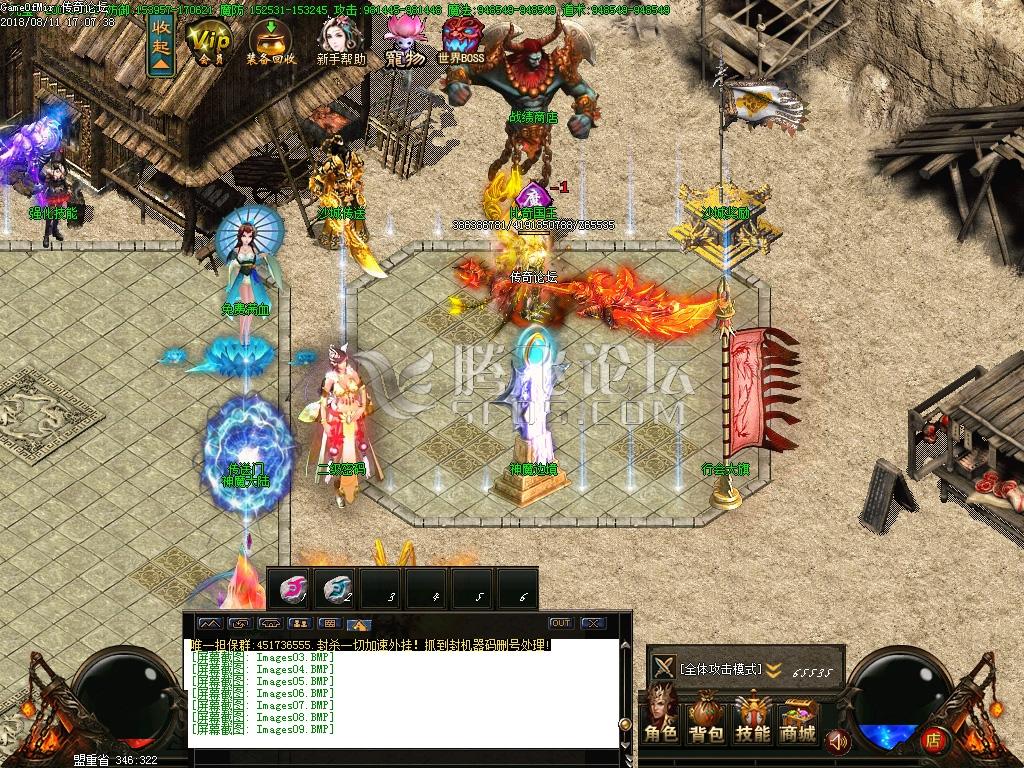Close the chat panel with the X button
This screenshot has width=1024, height=768.
point(594,623)
